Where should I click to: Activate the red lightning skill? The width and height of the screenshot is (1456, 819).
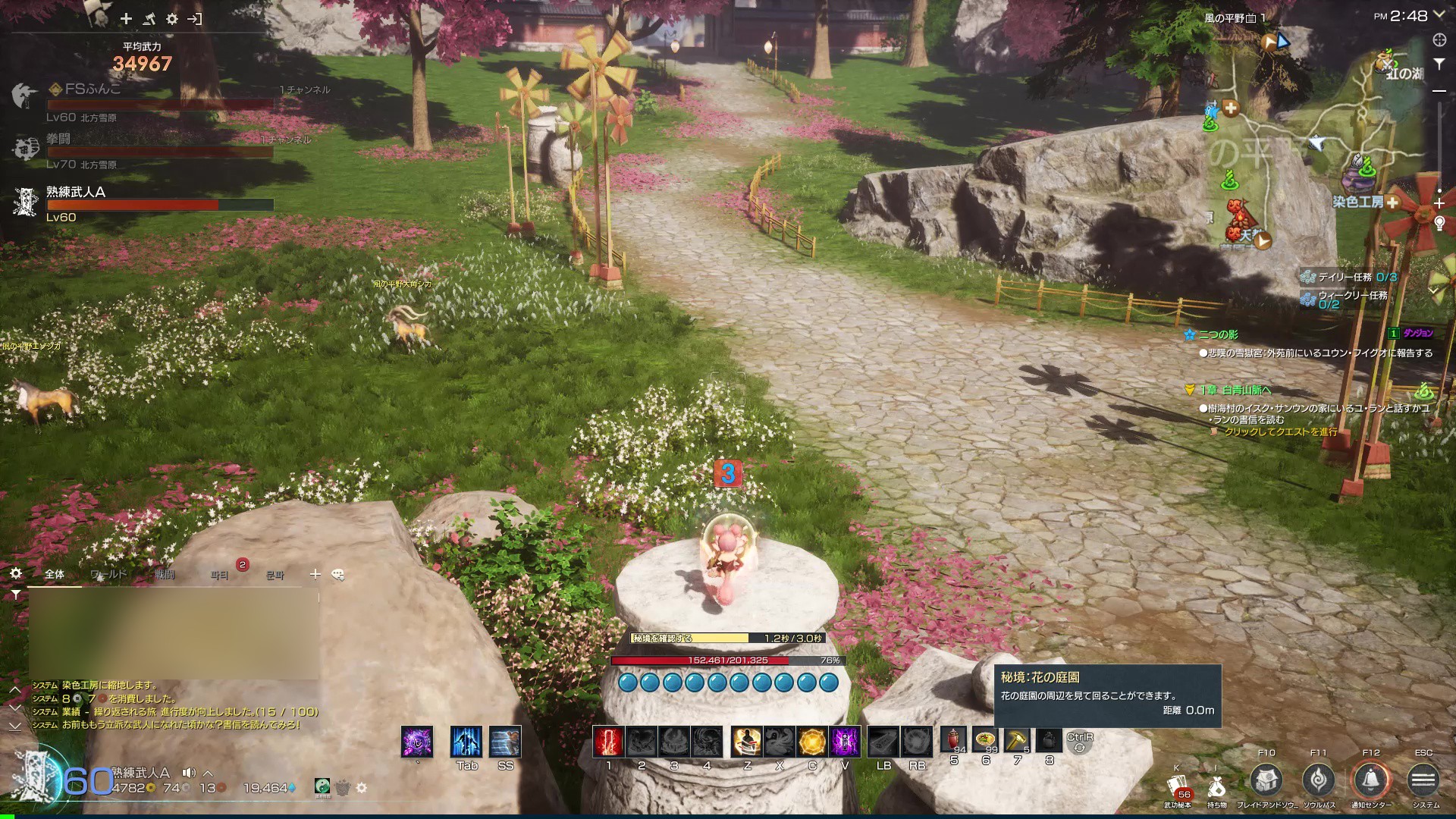pos(608,742)
